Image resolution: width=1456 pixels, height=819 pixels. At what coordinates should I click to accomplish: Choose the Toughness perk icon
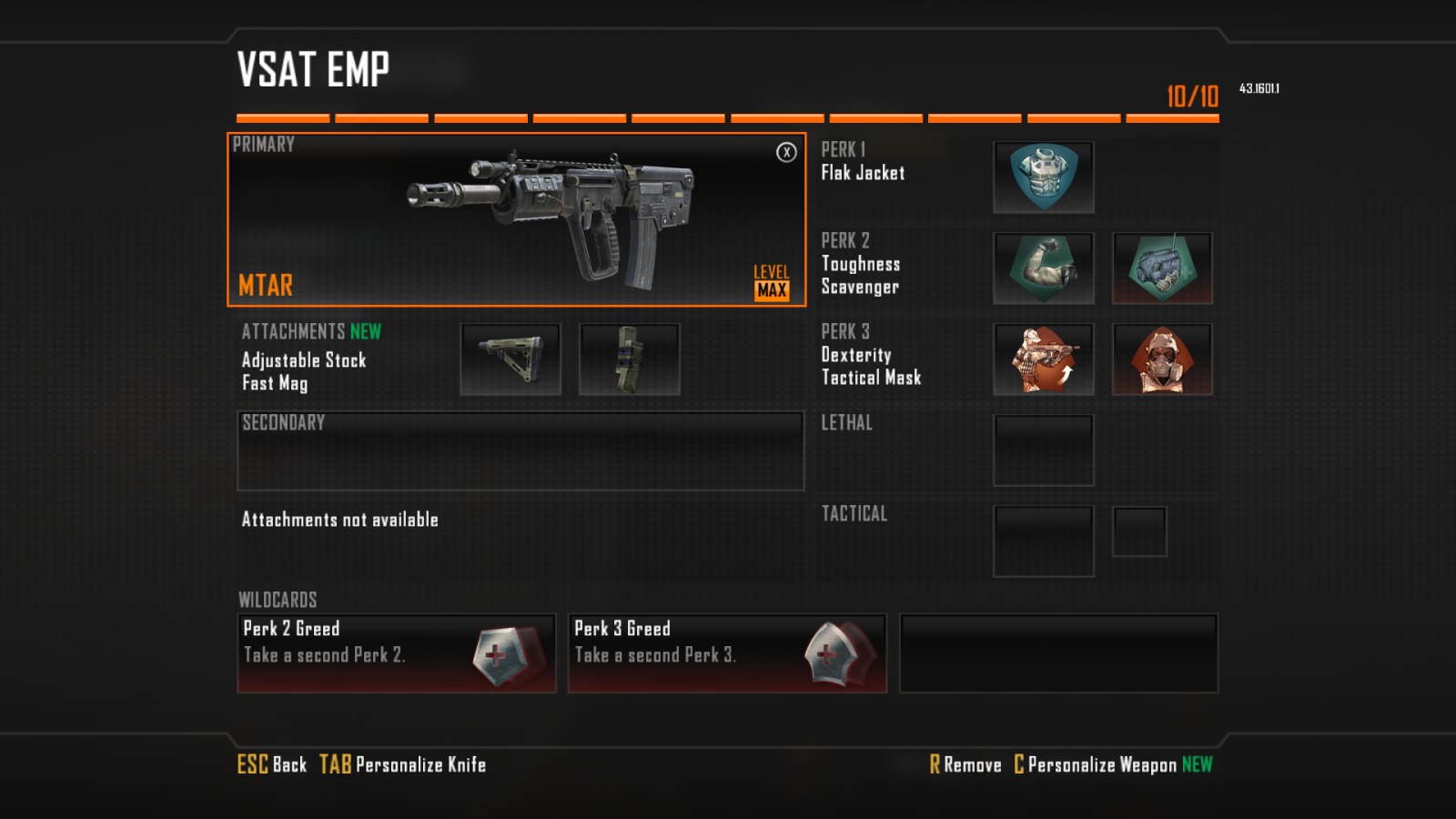tap(1044, 268)
